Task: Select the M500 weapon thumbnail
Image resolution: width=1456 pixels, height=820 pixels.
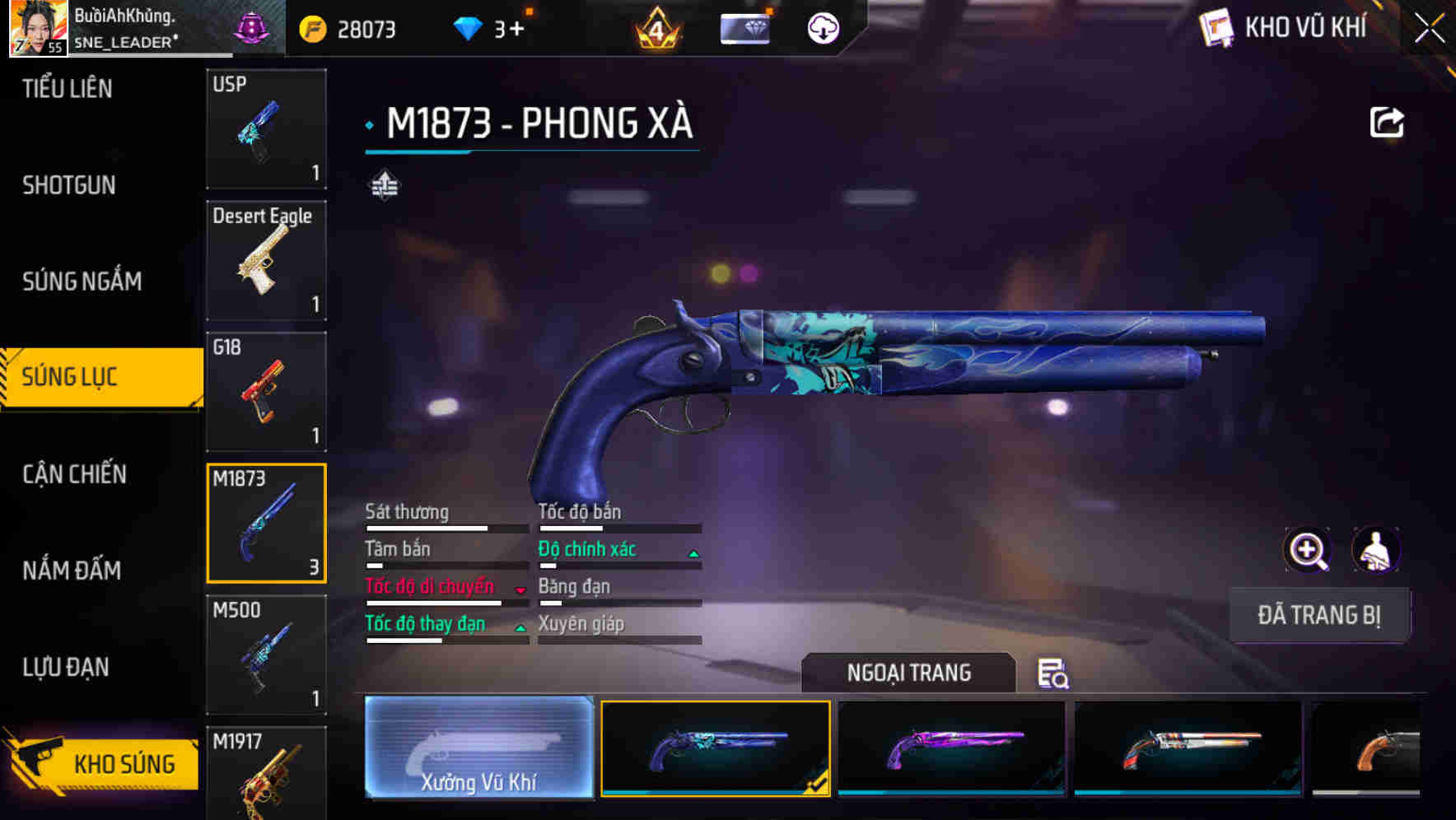Action: click(266, 655)
